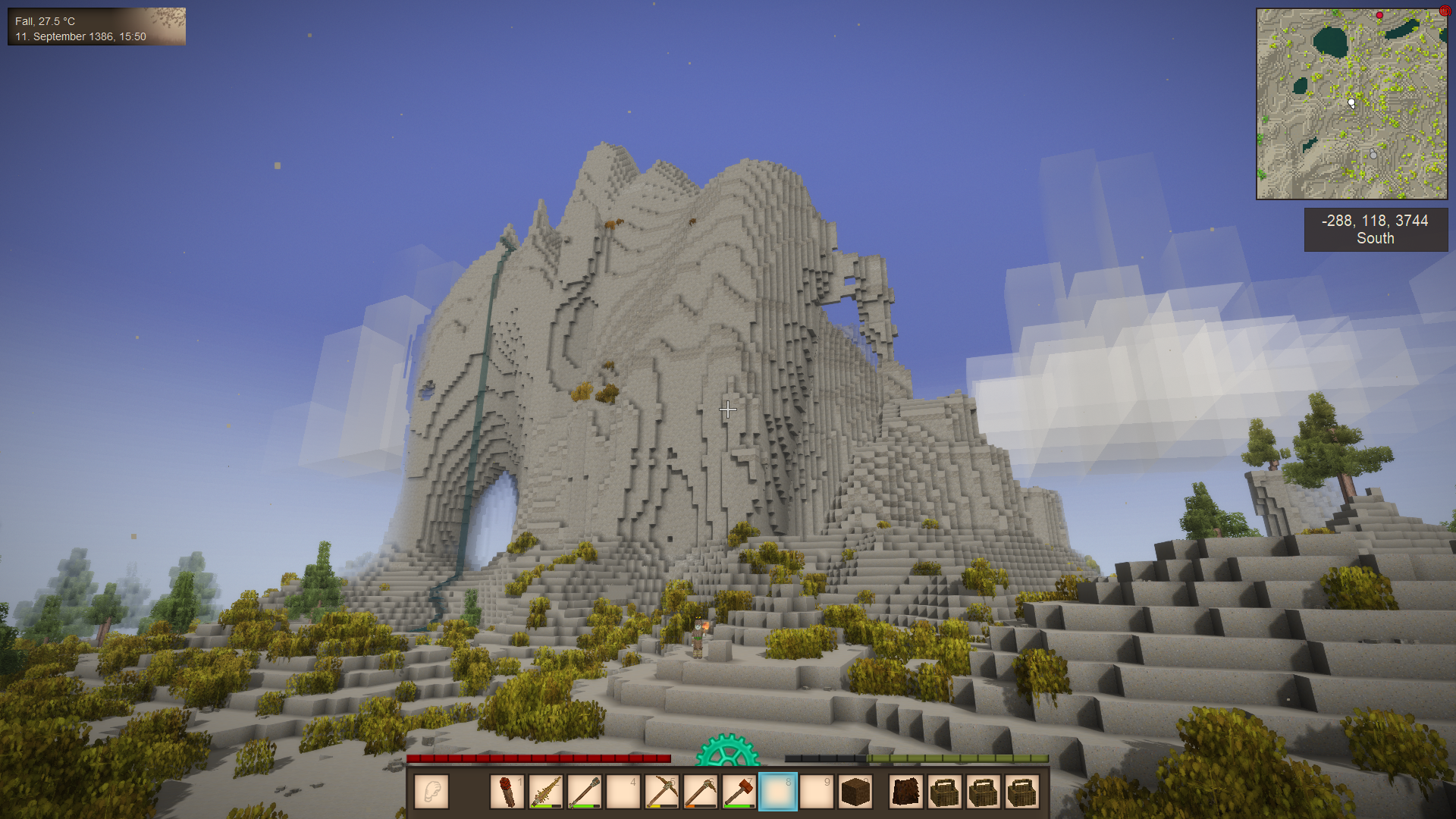Click the grey marker on the minimap

click(1373, 155)
